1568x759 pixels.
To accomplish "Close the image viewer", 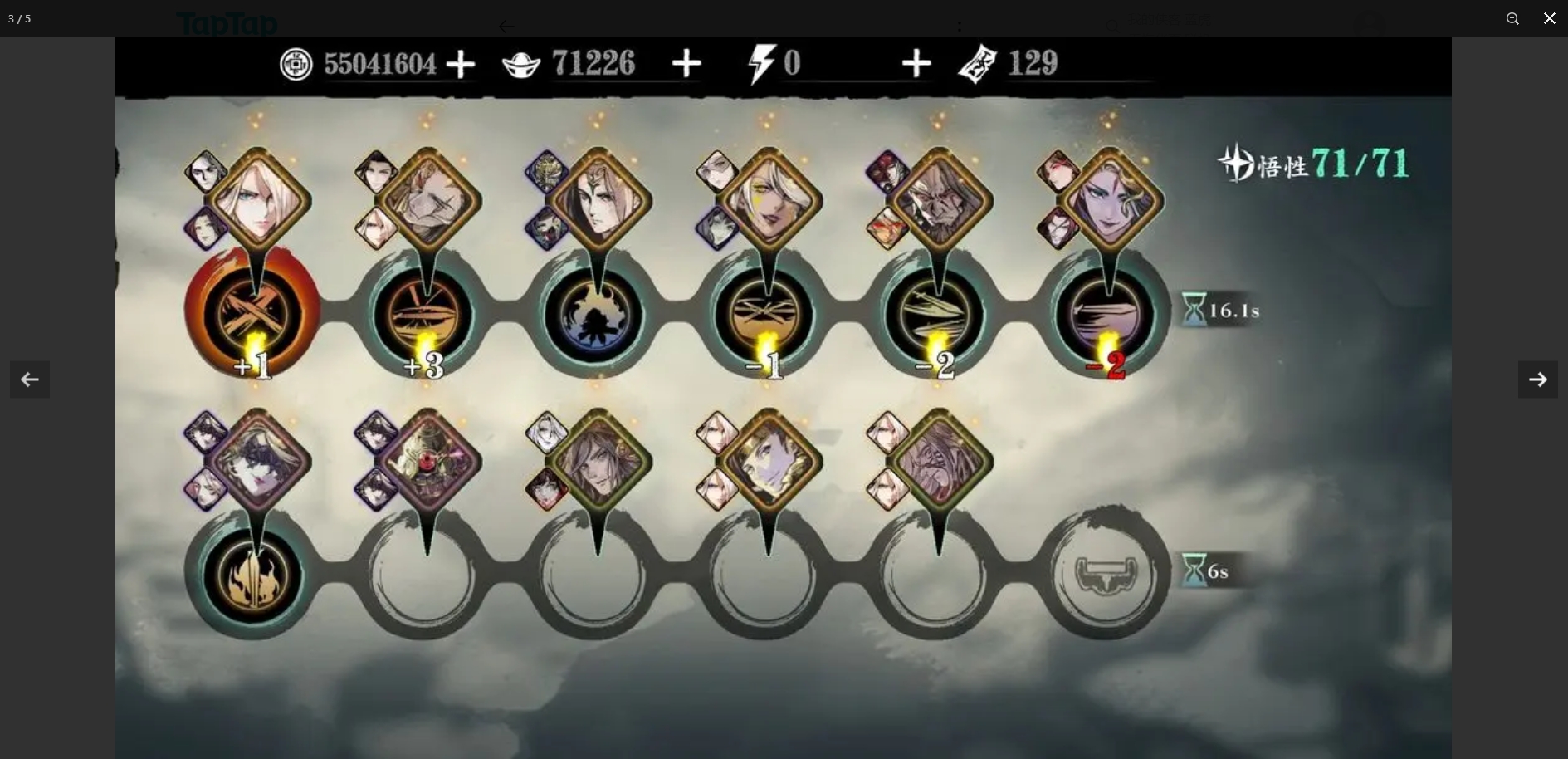I will point(1549,18).
